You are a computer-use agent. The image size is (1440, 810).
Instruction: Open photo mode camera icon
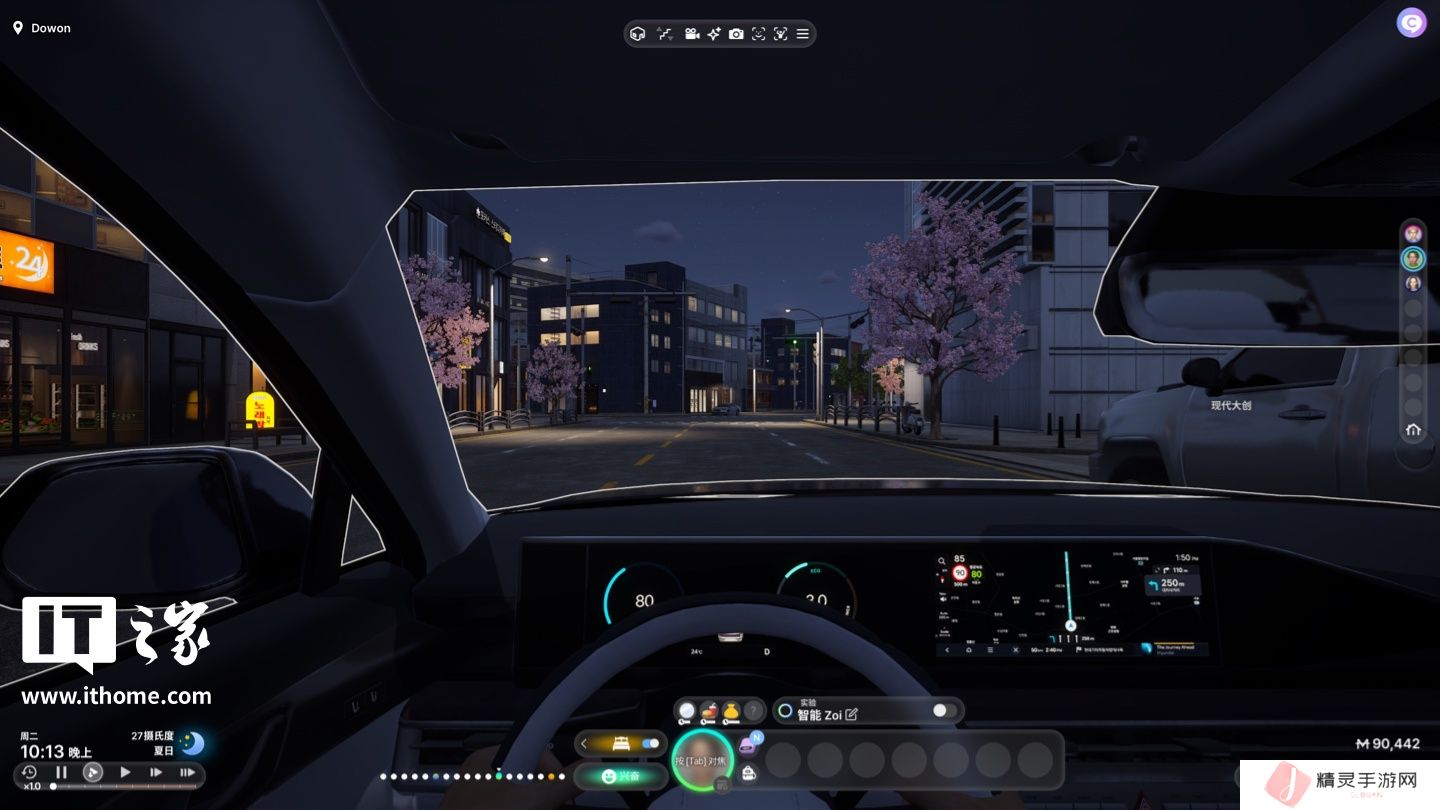(736, 34)
